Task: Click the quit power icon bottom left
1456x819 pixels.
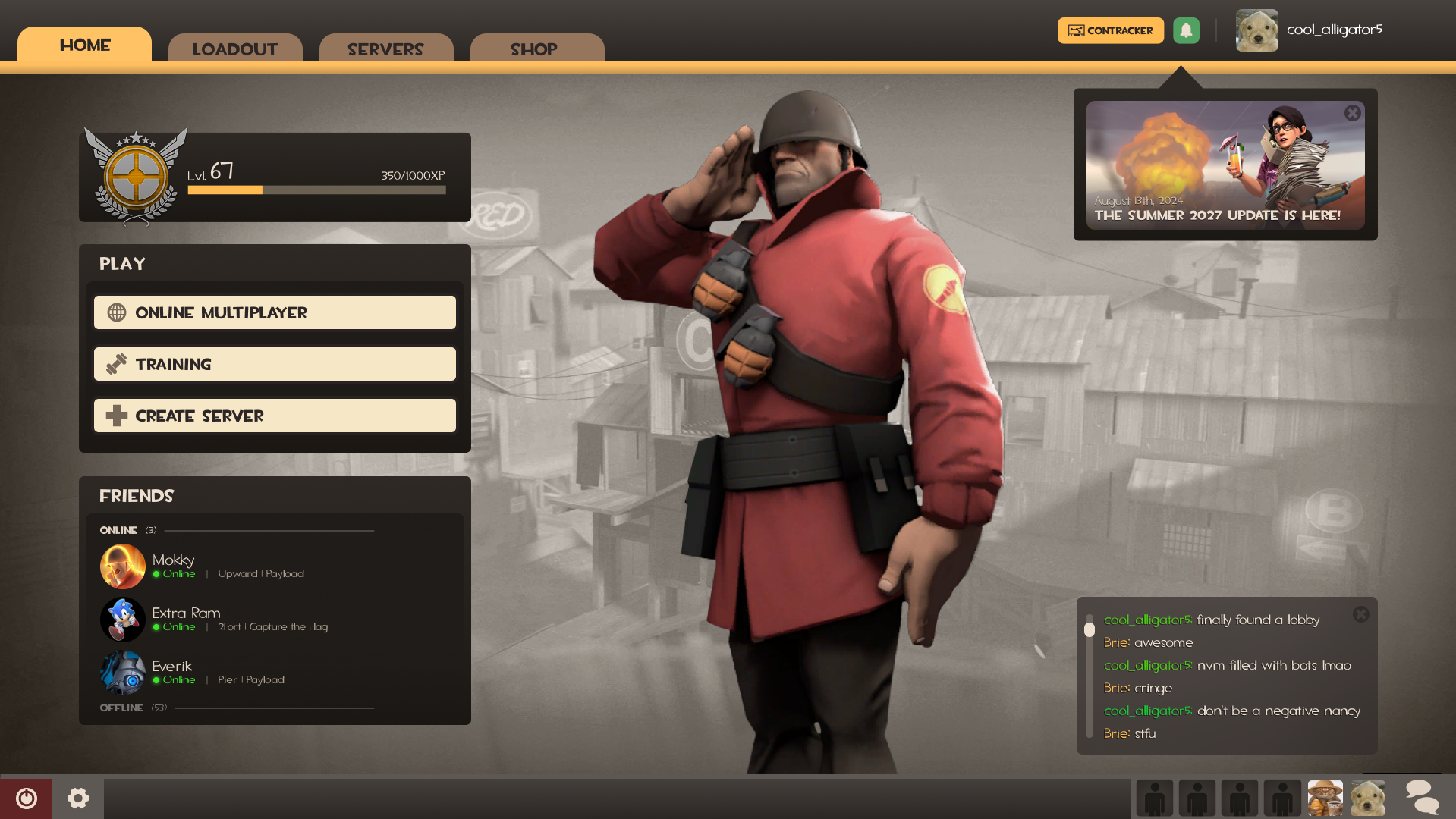Action: click(x=25, y=798)
